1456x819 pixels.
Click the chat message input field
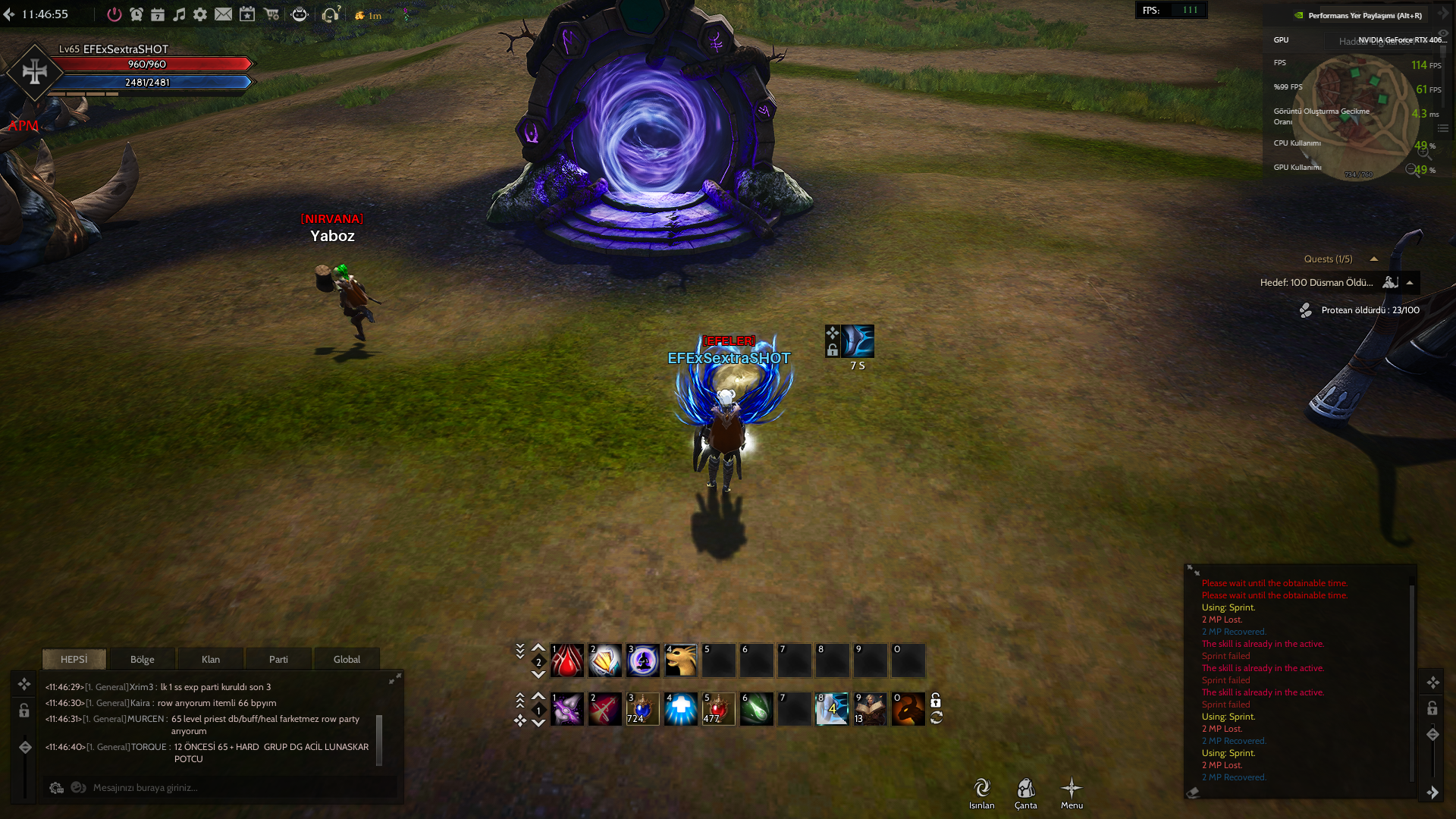(x=227, y=788)
